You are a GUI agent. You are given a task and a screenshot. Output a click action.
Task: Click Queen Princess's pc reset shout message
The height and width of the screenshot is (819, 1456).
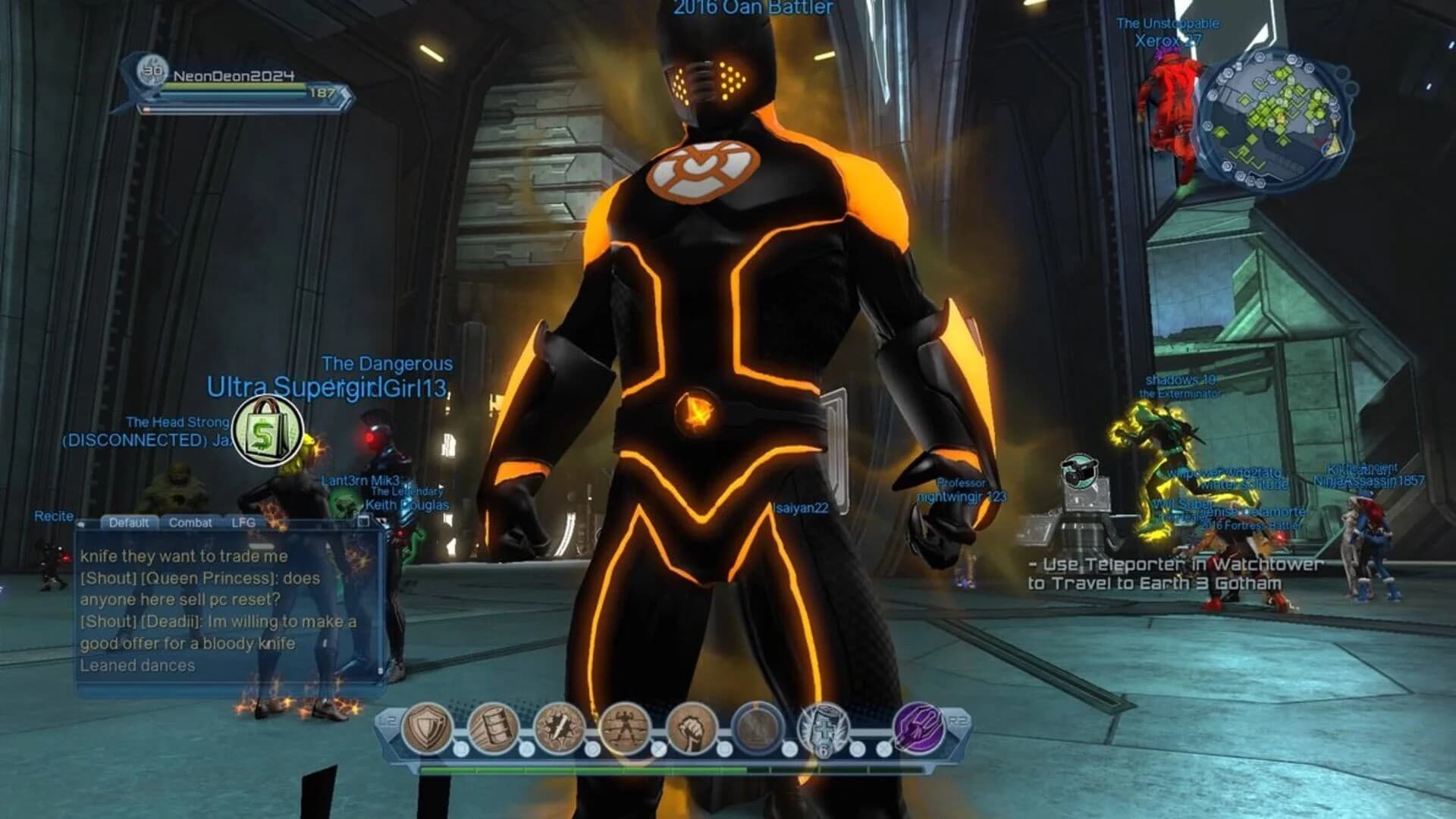coord(202,588)
